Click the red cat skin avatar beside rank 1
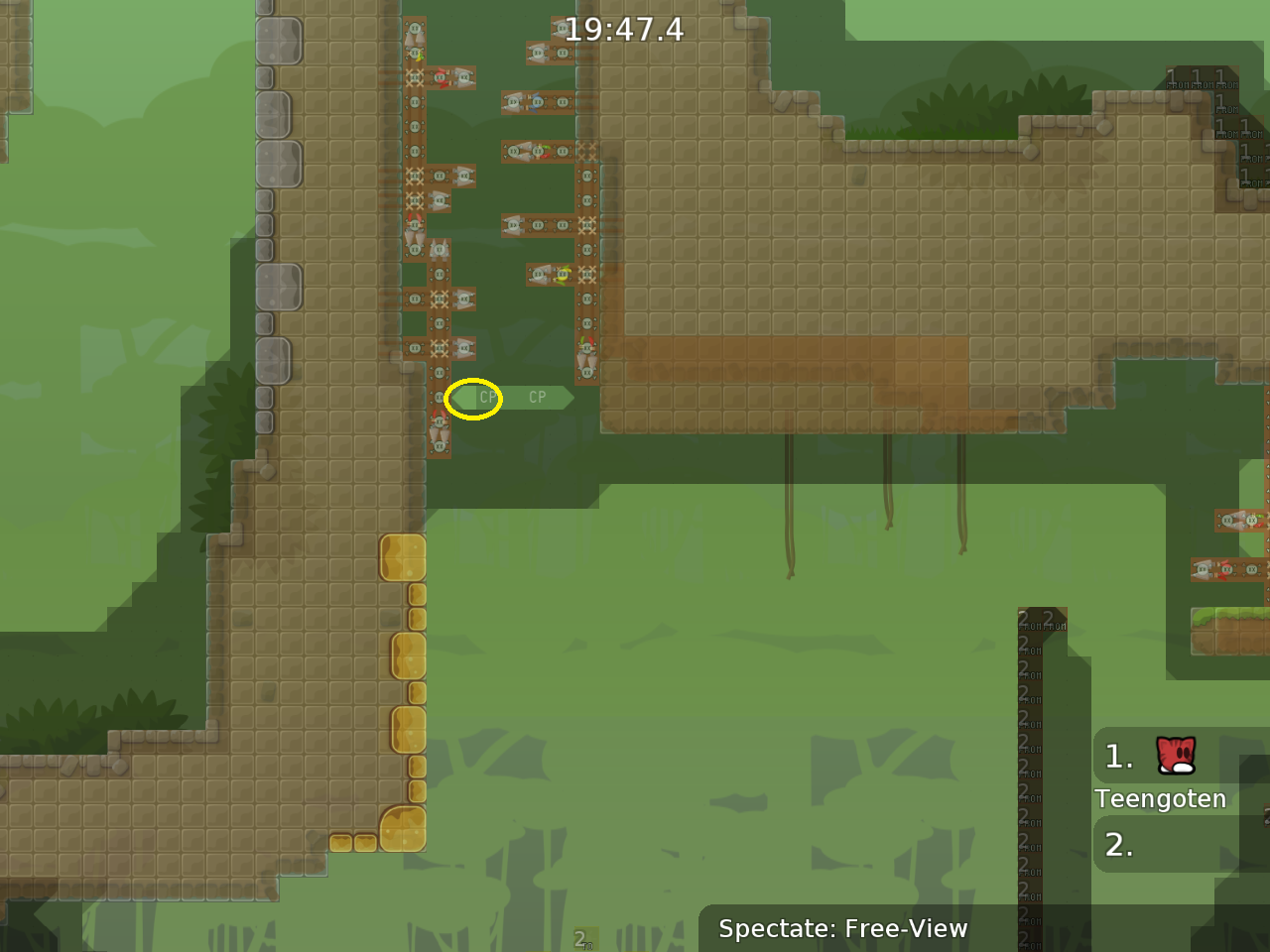Viewport: 1270px width, 952px height. click(x=1174, y=757)
